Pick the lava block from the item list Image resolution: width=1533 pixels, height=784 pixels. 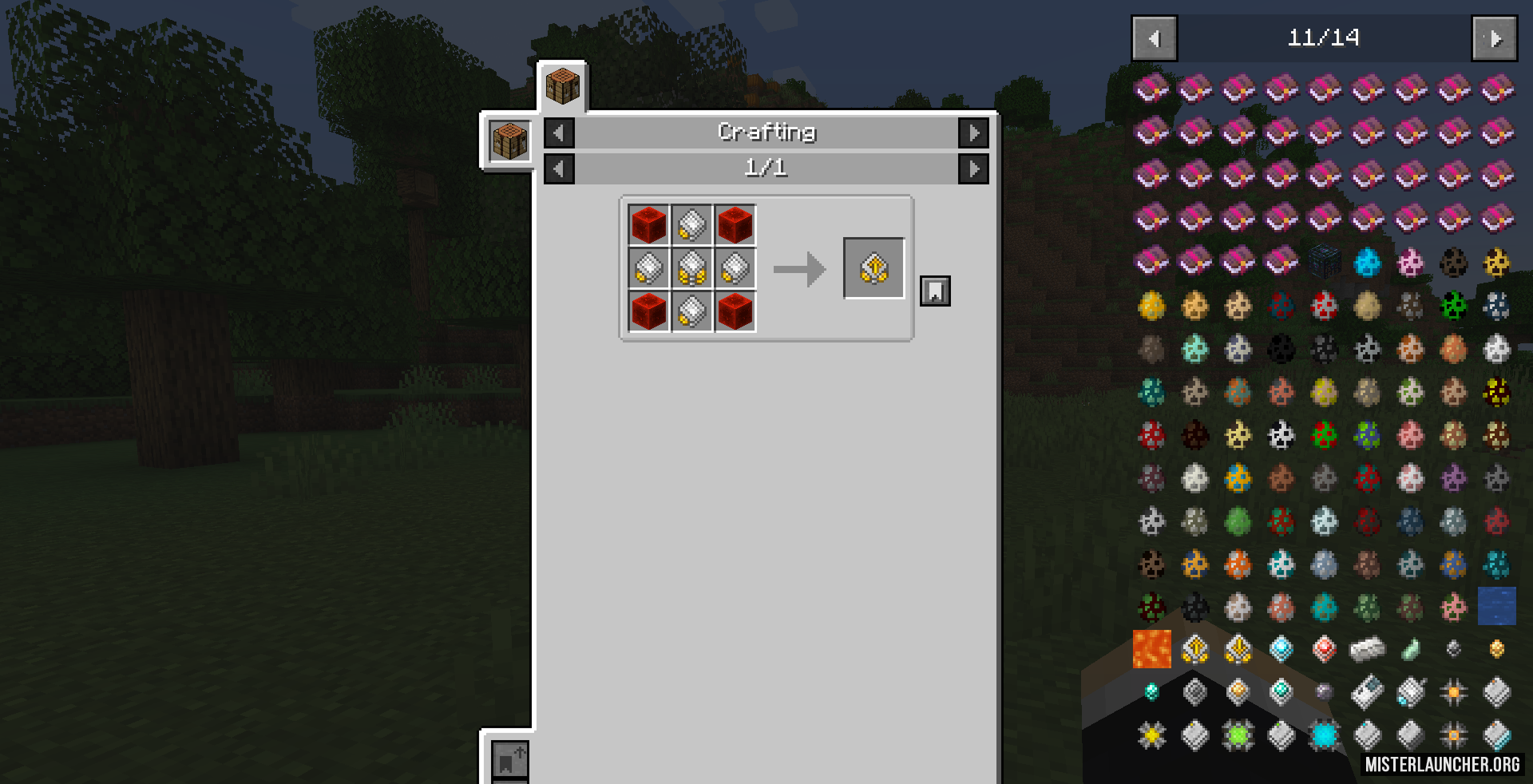click(x=1152, y=649)
